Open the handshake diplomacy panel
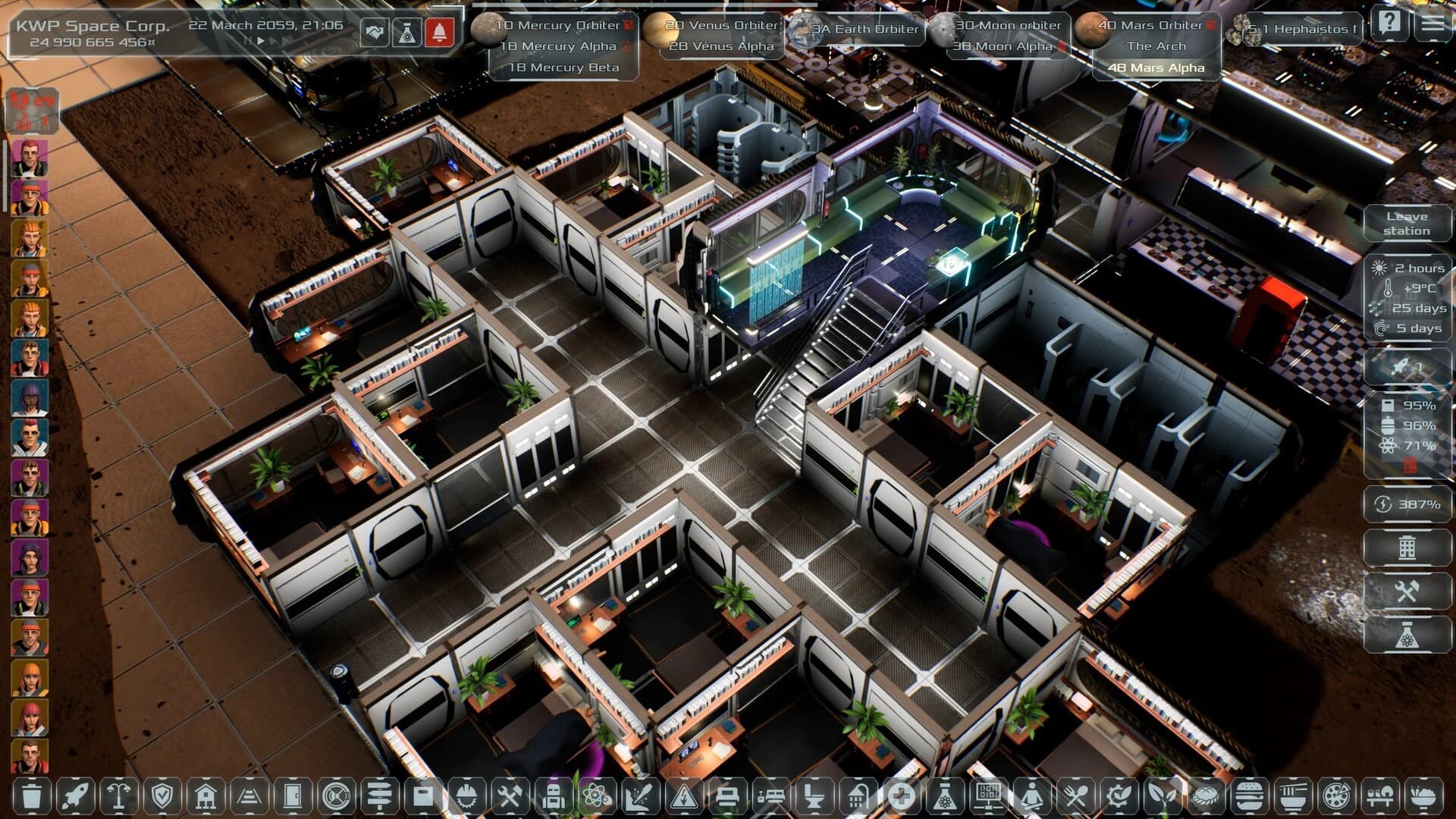The height and width of the screenshot is (819, 1456). (375, 33)
